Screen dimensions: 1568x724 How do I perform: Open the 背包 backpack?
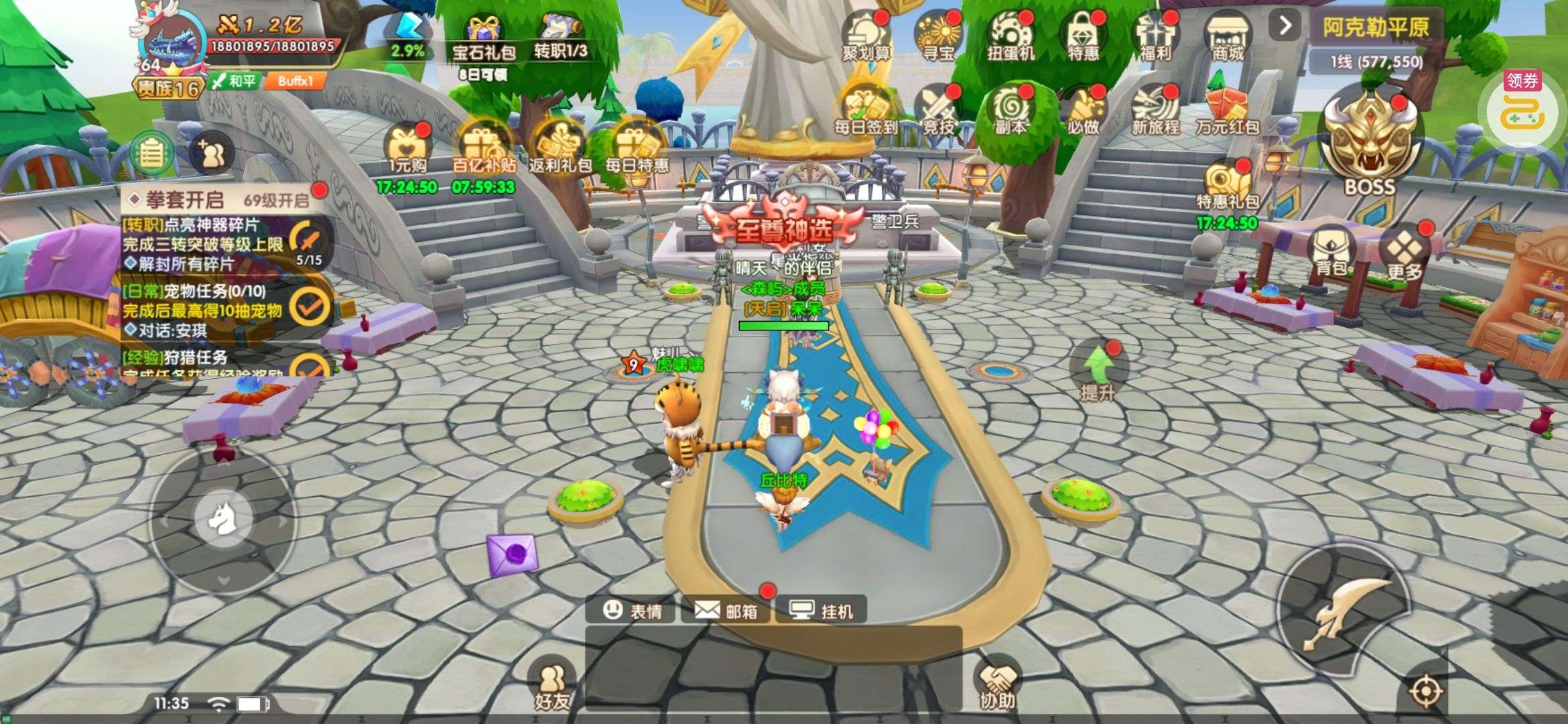coord(1331,253)
